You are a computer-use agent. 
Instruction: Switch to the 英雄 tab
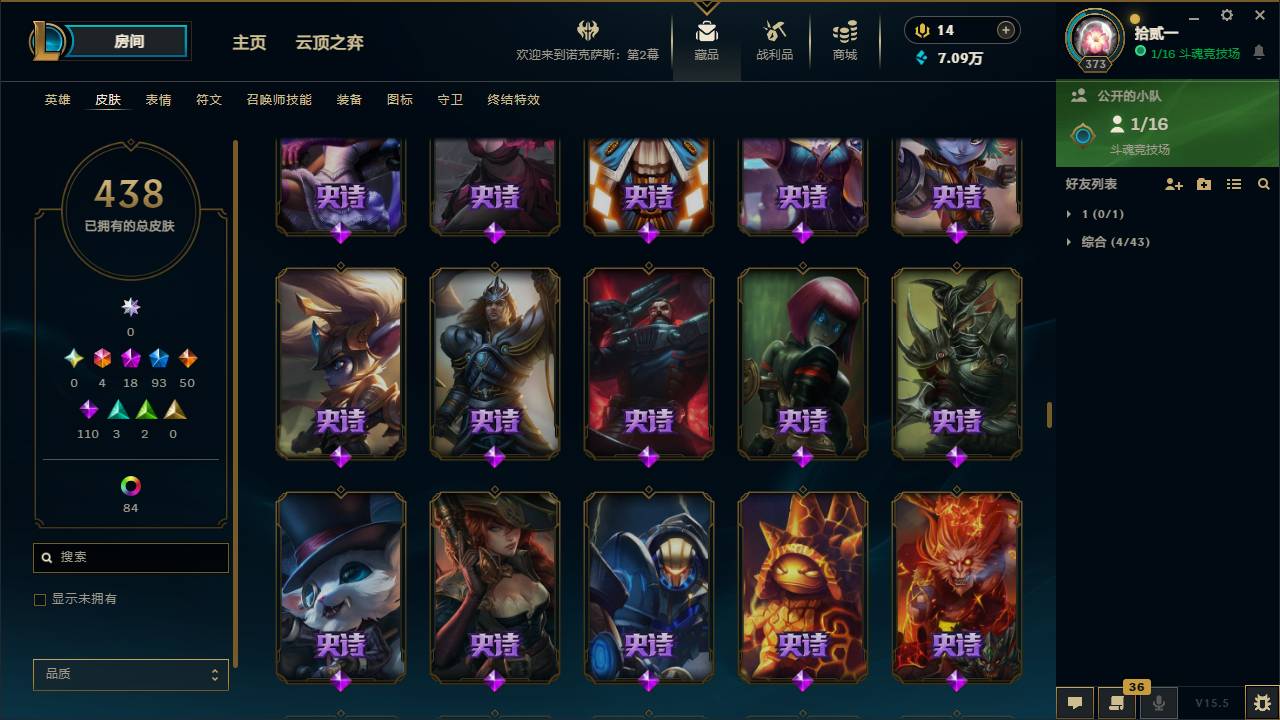(57, 99)
